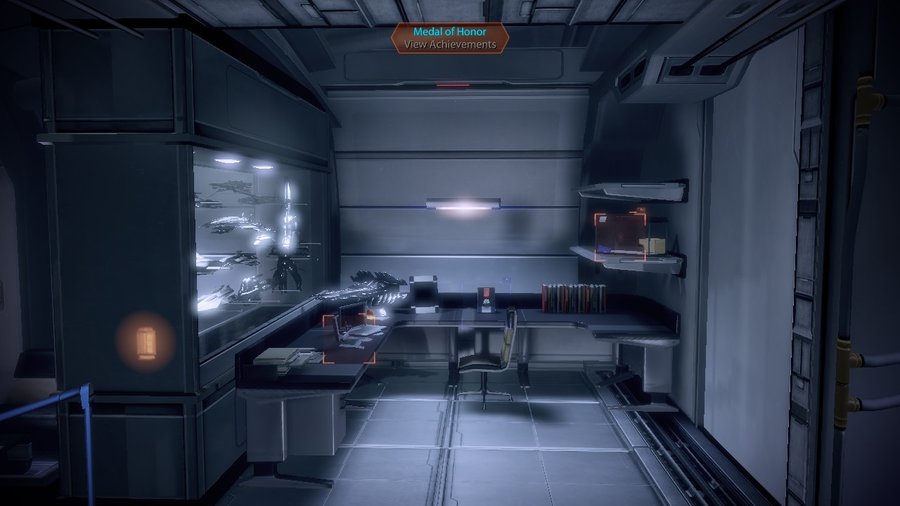This screenshot has height=506, width=900.
Task: Click the orange glowing interaction icon
Action: tap(146, 340)
